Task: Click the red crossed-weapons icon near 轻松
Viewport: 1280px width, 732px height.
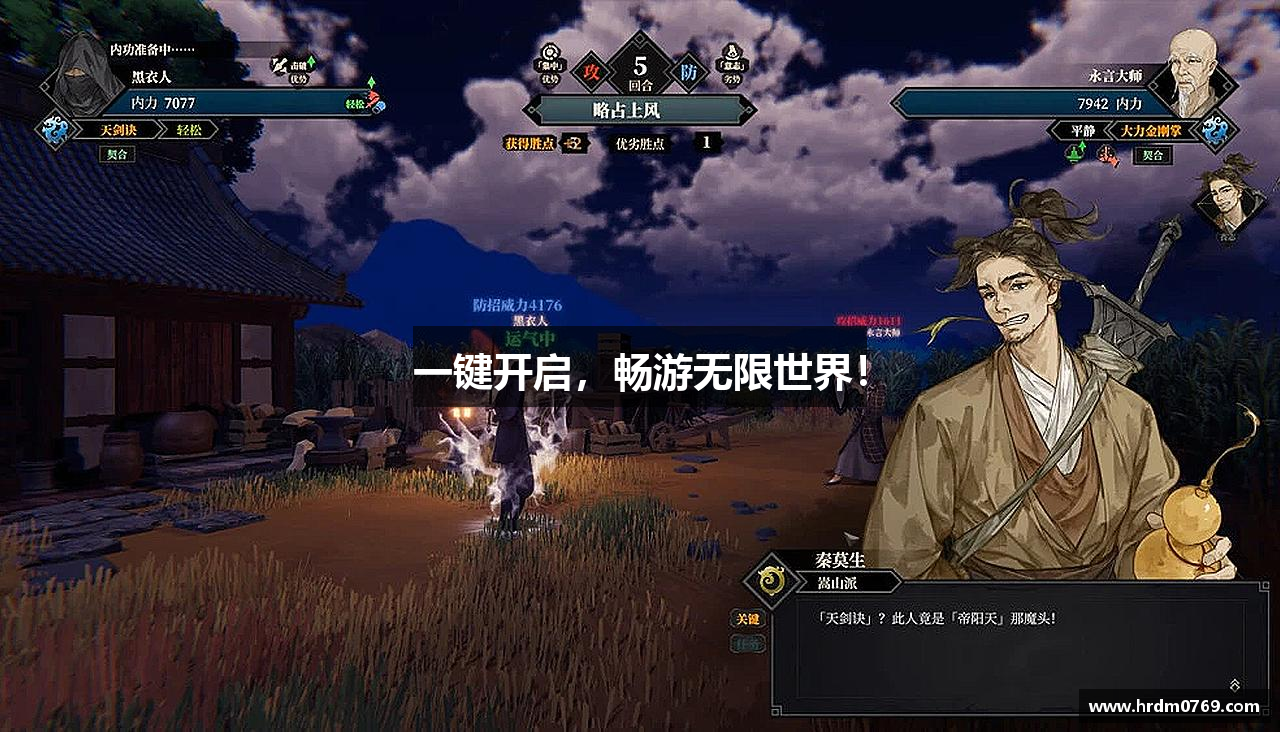Action: (x=373, y=100)
